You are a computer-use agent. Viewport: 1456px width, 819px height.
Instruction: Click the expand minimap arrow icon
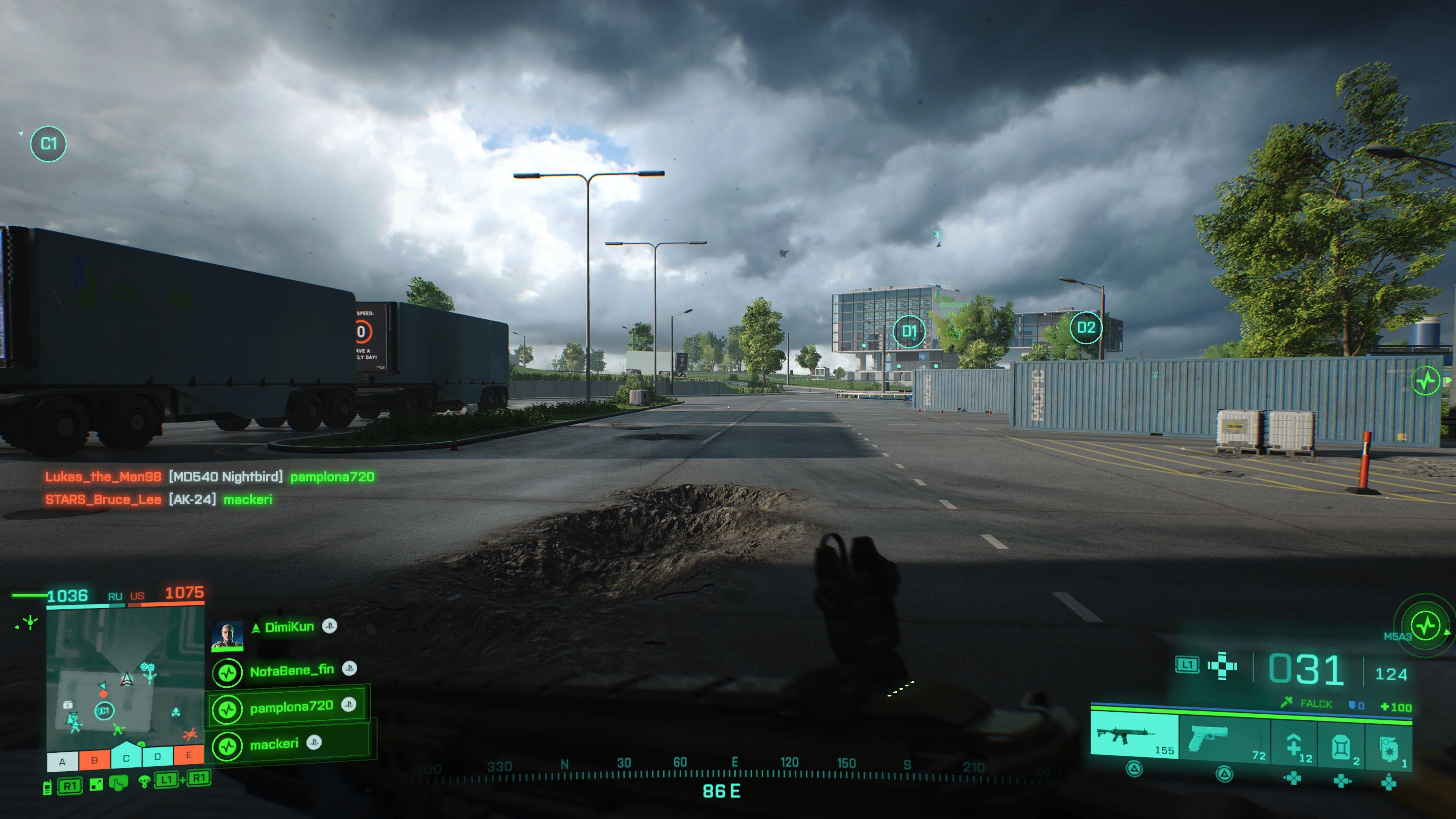(96, 784)
